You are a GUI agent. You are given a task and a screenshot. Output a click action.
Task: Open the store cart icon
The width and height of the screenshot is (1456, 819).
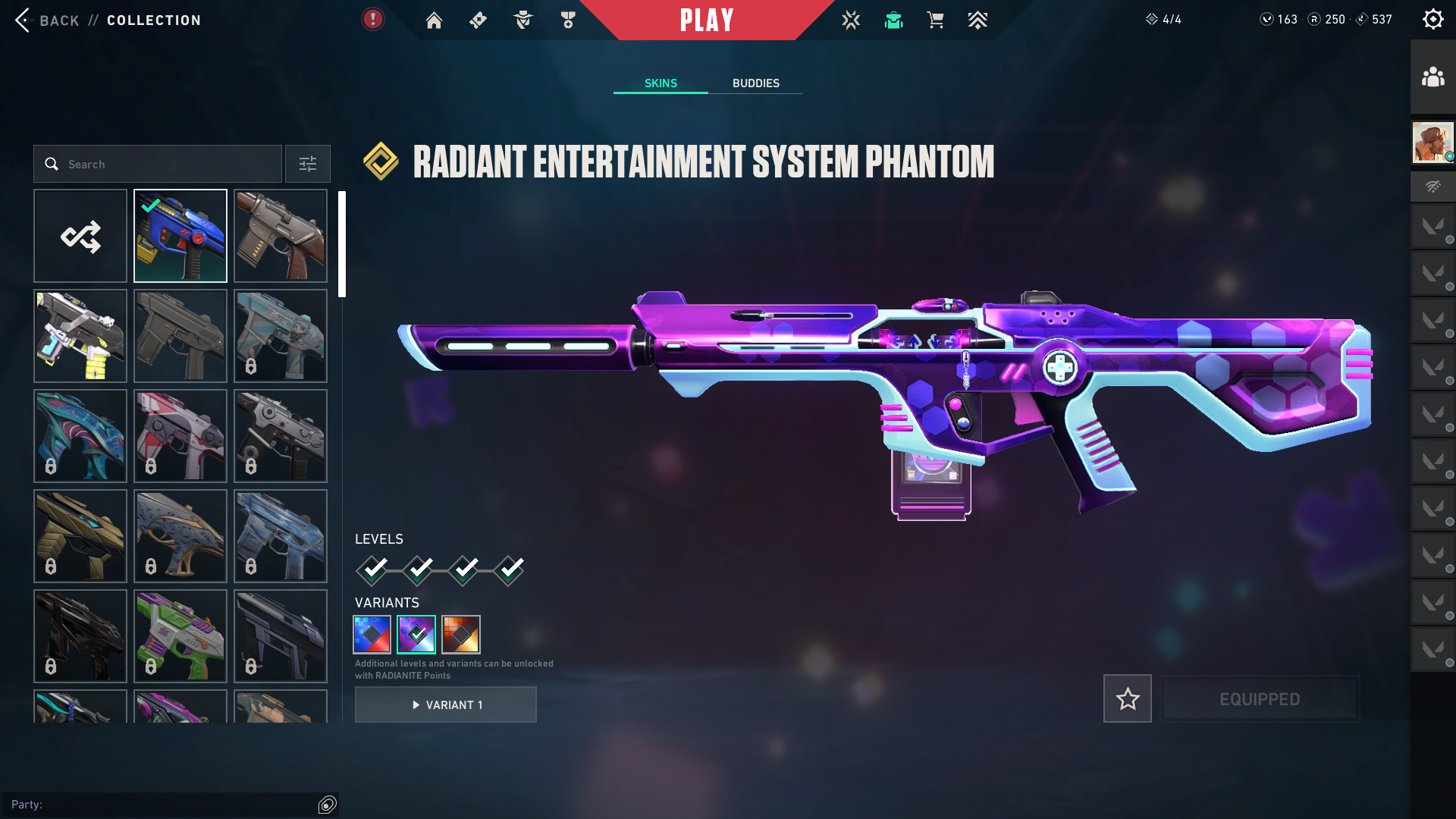pyautogui.click(x=935, y=20)
